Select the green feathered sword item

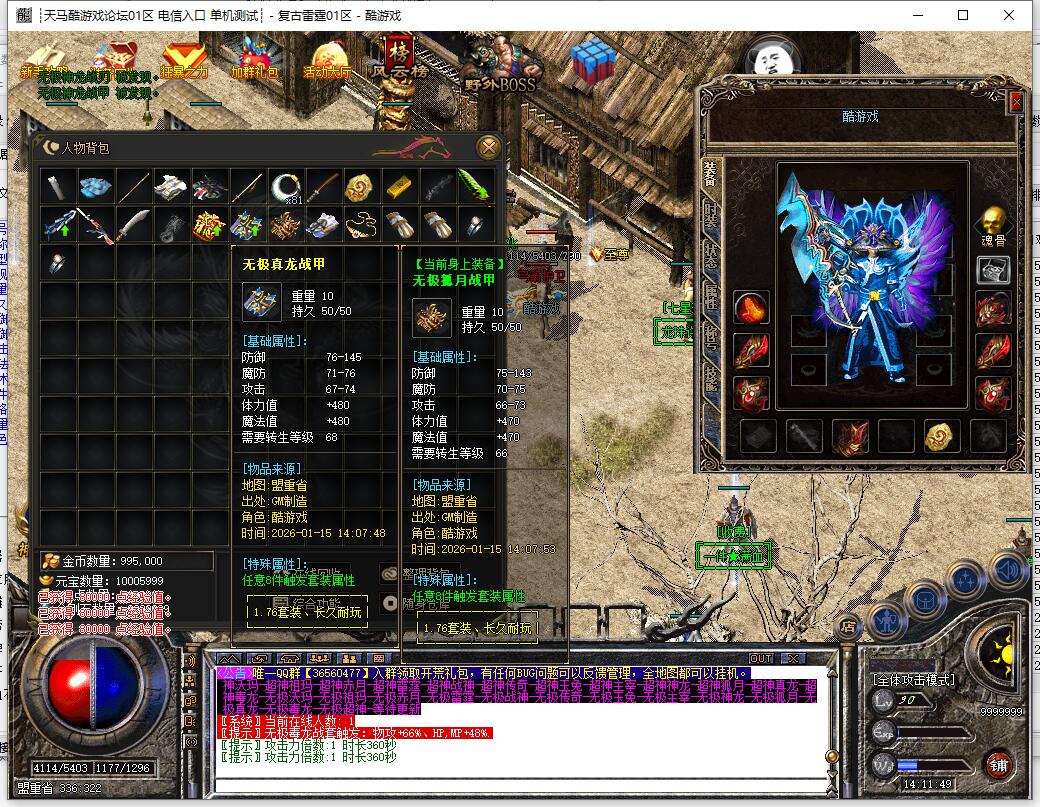473,187
